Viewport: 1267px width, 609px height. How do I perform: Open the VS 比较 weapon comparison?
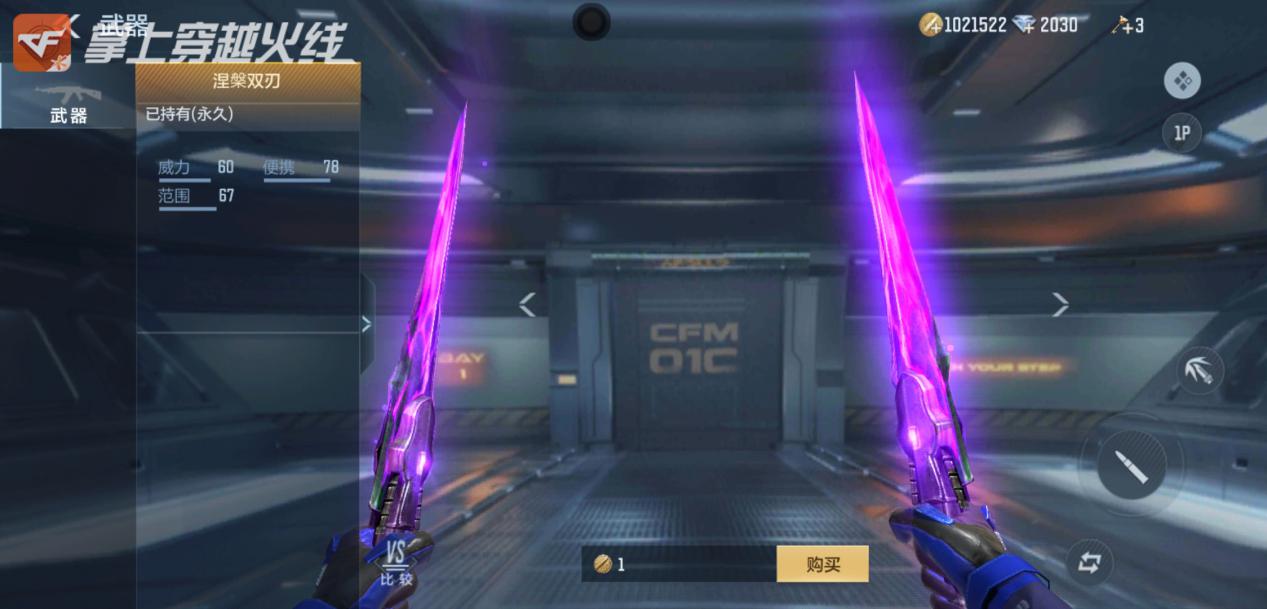[x=396, y=563]
